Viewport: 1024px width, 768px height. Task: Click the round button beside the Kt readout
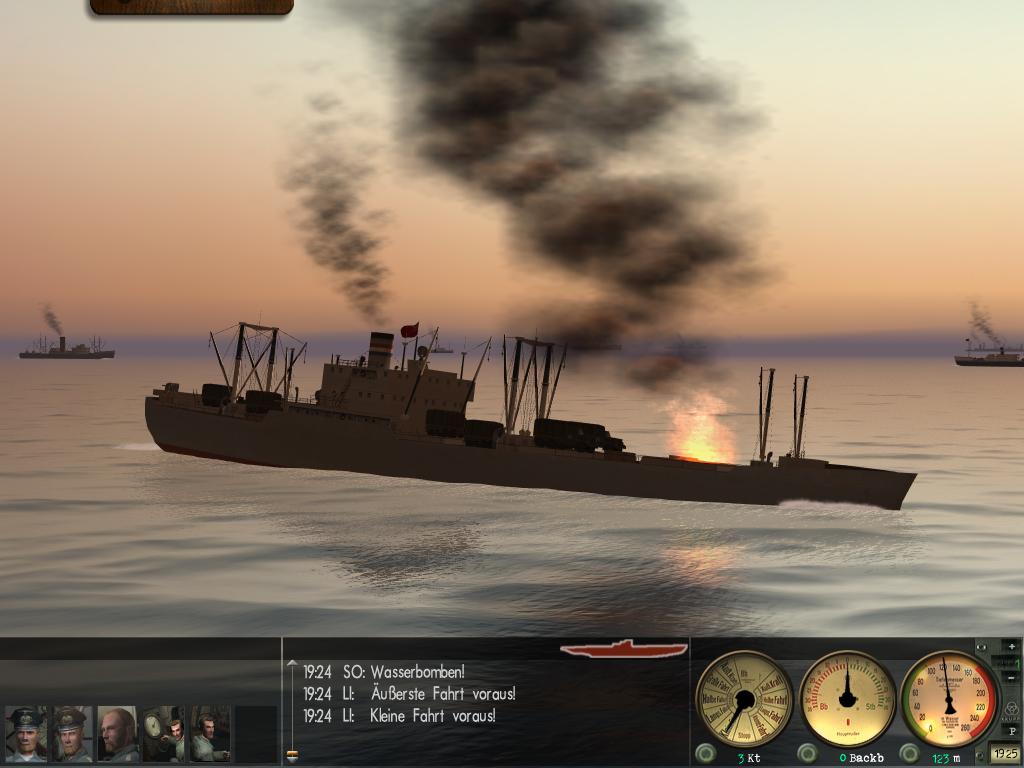click(705, 753)
